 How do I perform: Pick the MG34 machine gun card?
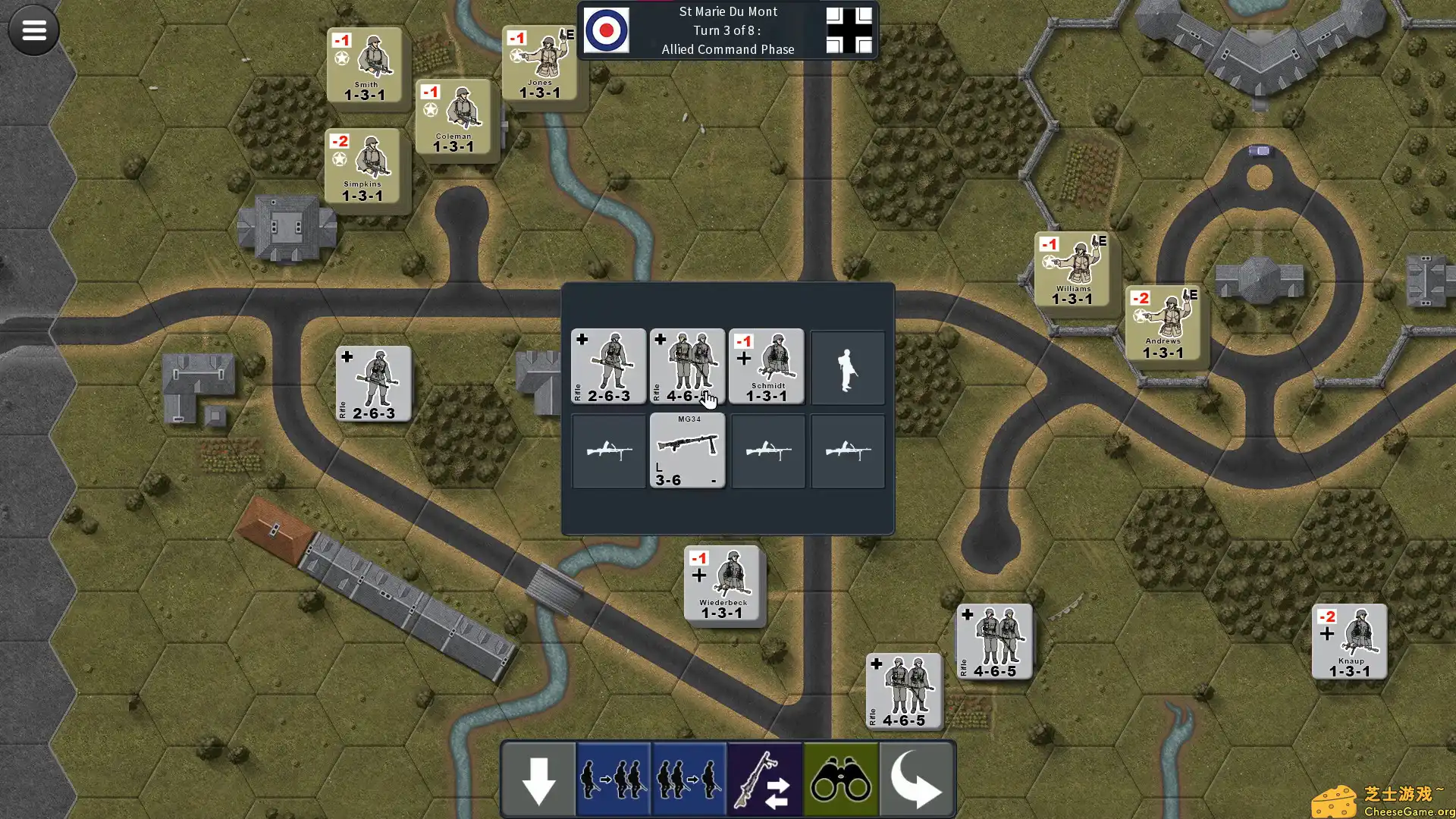pyautogui.click(x=687, y=450)
